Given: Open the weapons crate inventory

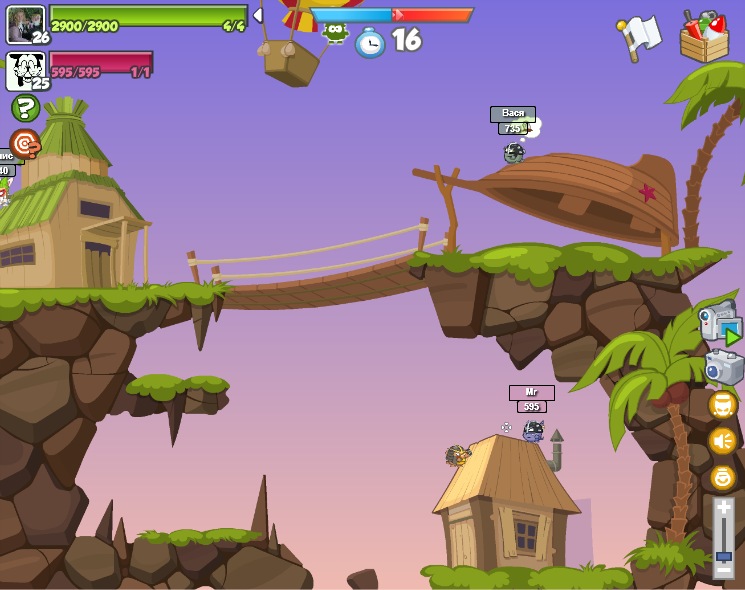Looking at the screenshot, I should (x=704, y=38).
